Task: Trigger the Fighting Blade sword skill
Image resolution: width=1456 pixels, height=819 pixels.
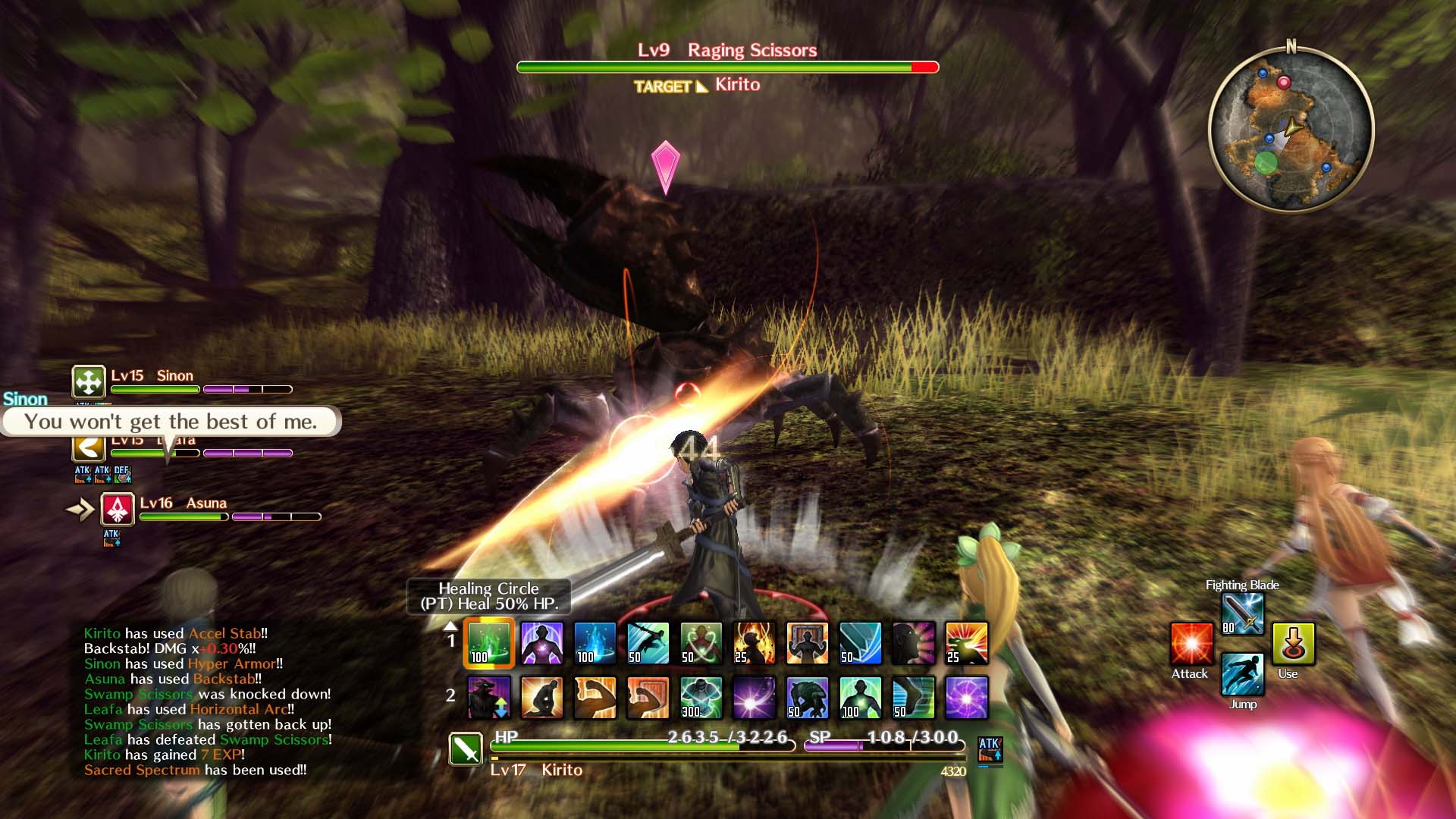Action: pos(1242,613)
